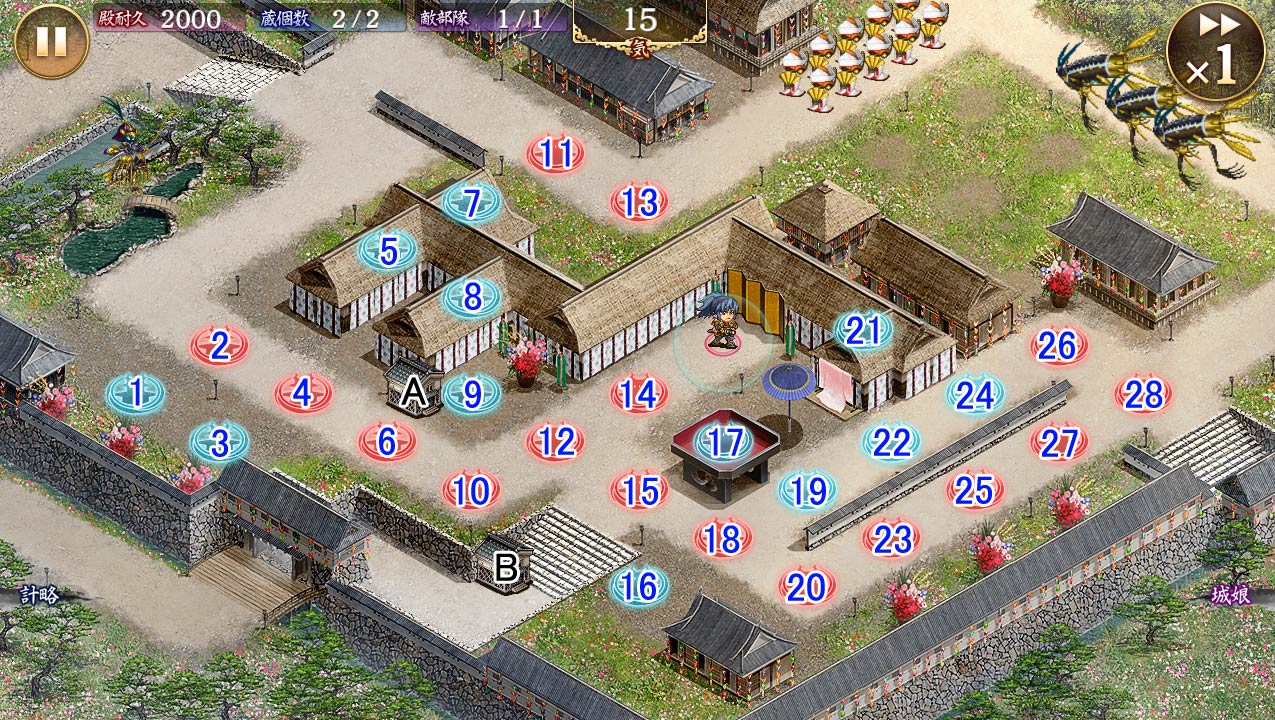Select red placement tile 20
Viewport: 1275px width, 720px height.
[x=806, y=587]
